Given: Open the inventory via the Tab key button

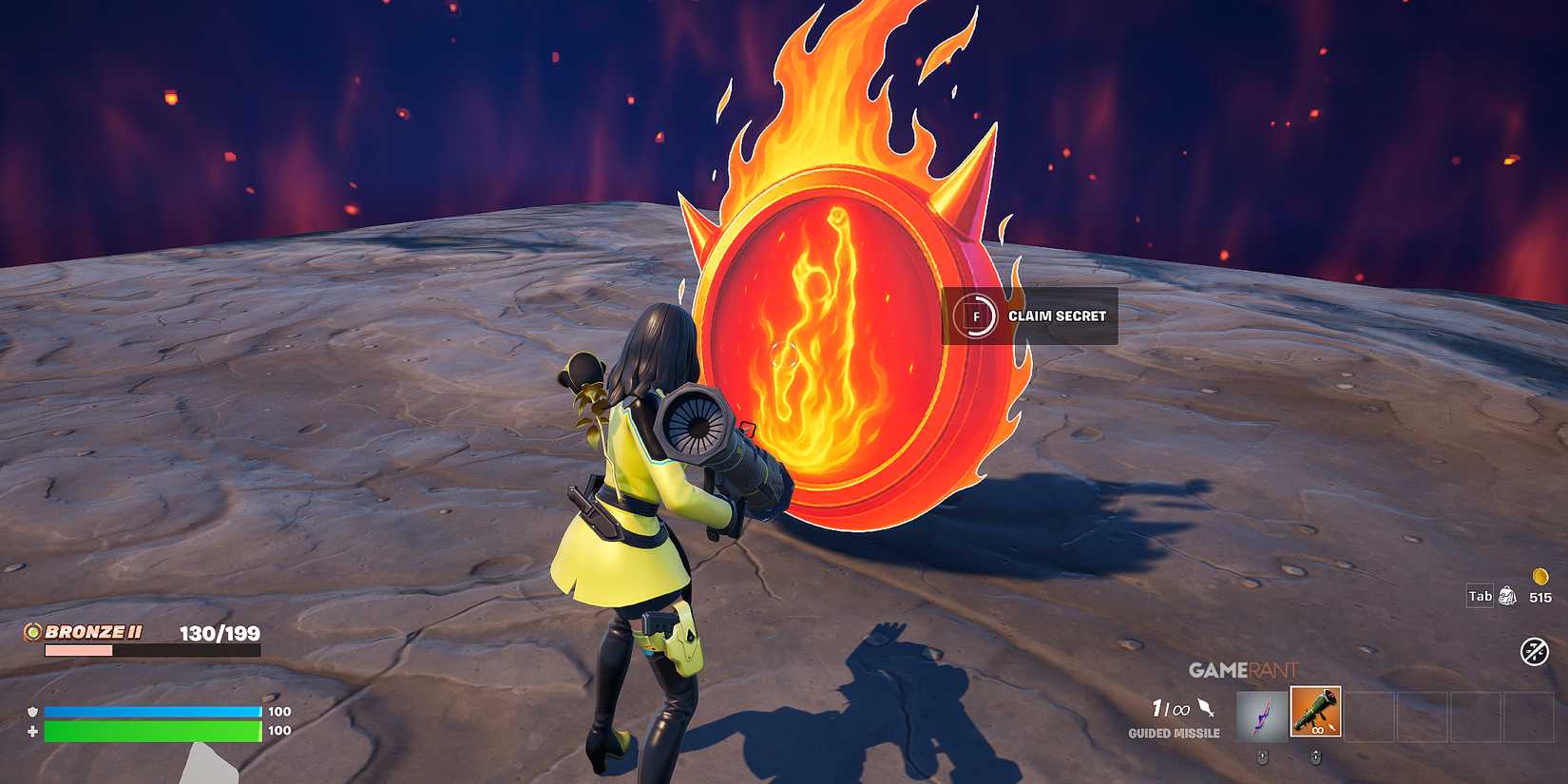Looking at the screenshot, I should pyautogui.click(x=1479, y=596).
